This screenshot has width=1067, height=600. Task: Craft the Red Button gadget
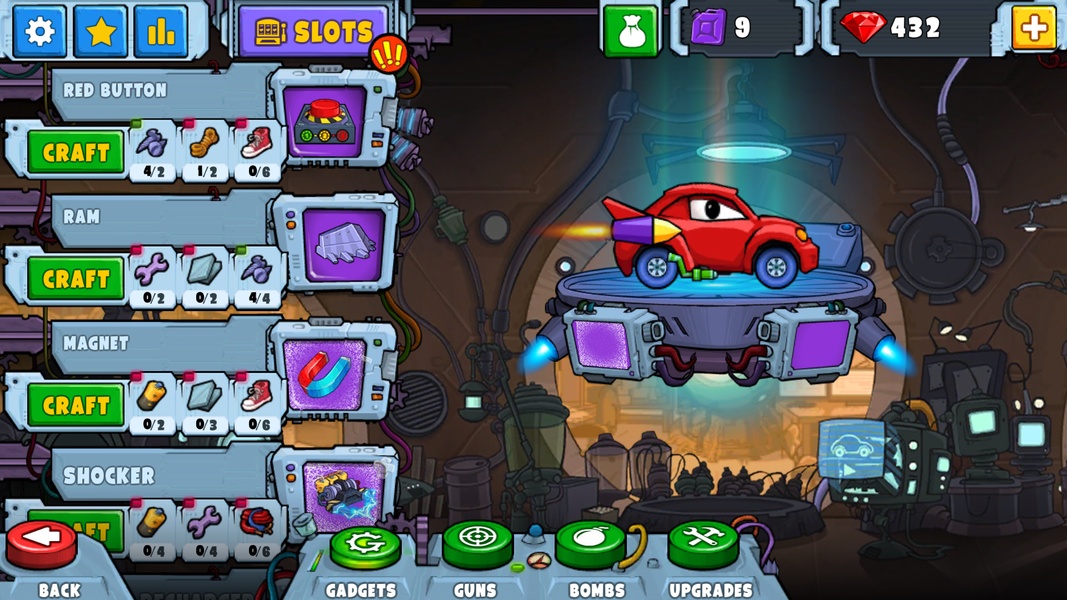(76, 153)
